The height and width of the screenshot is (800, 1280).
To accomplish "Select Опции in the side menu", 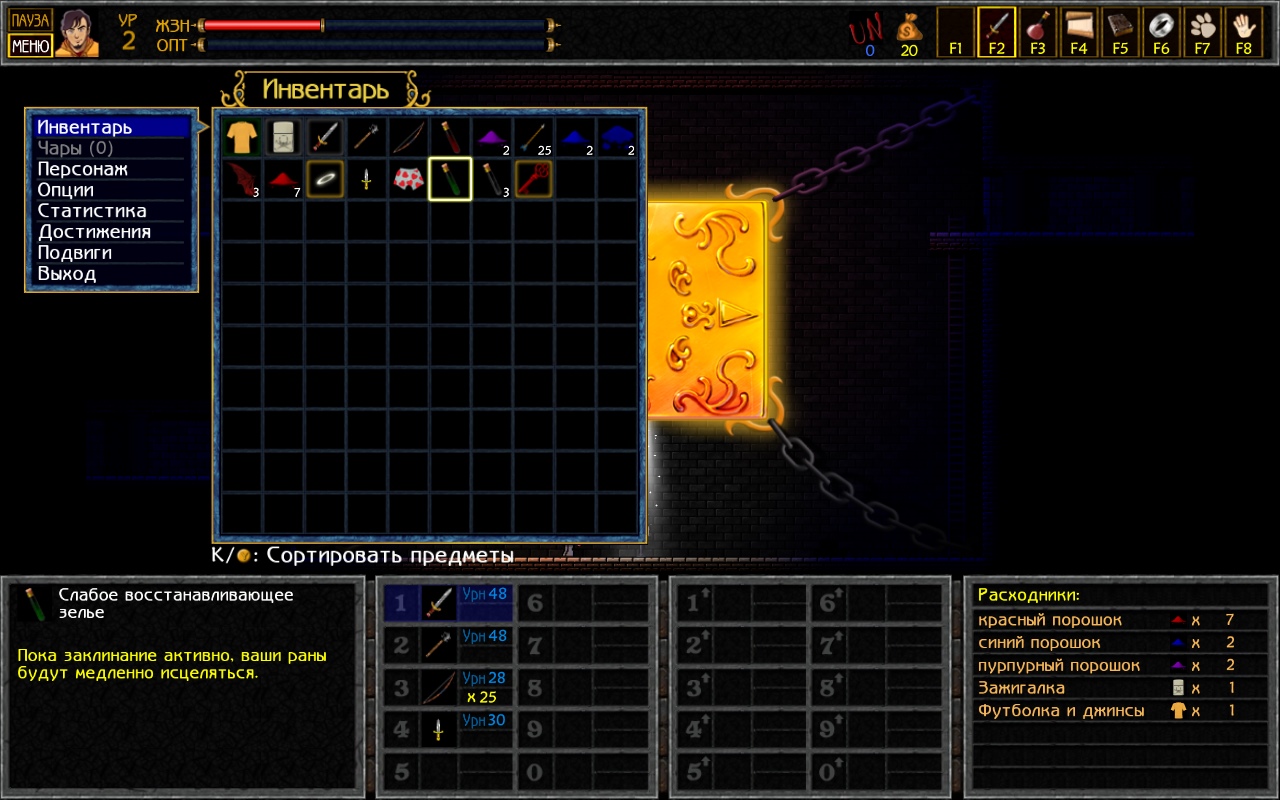I will pos(66,190).
